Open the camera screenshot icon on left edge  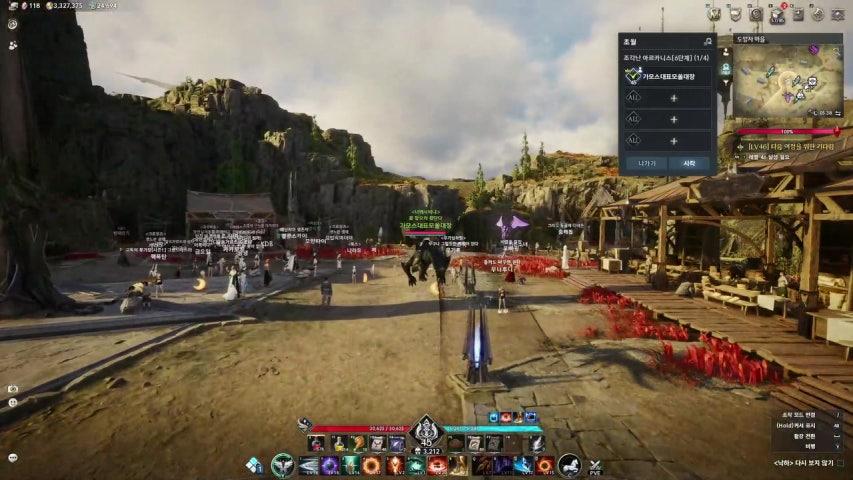[12, 388]
